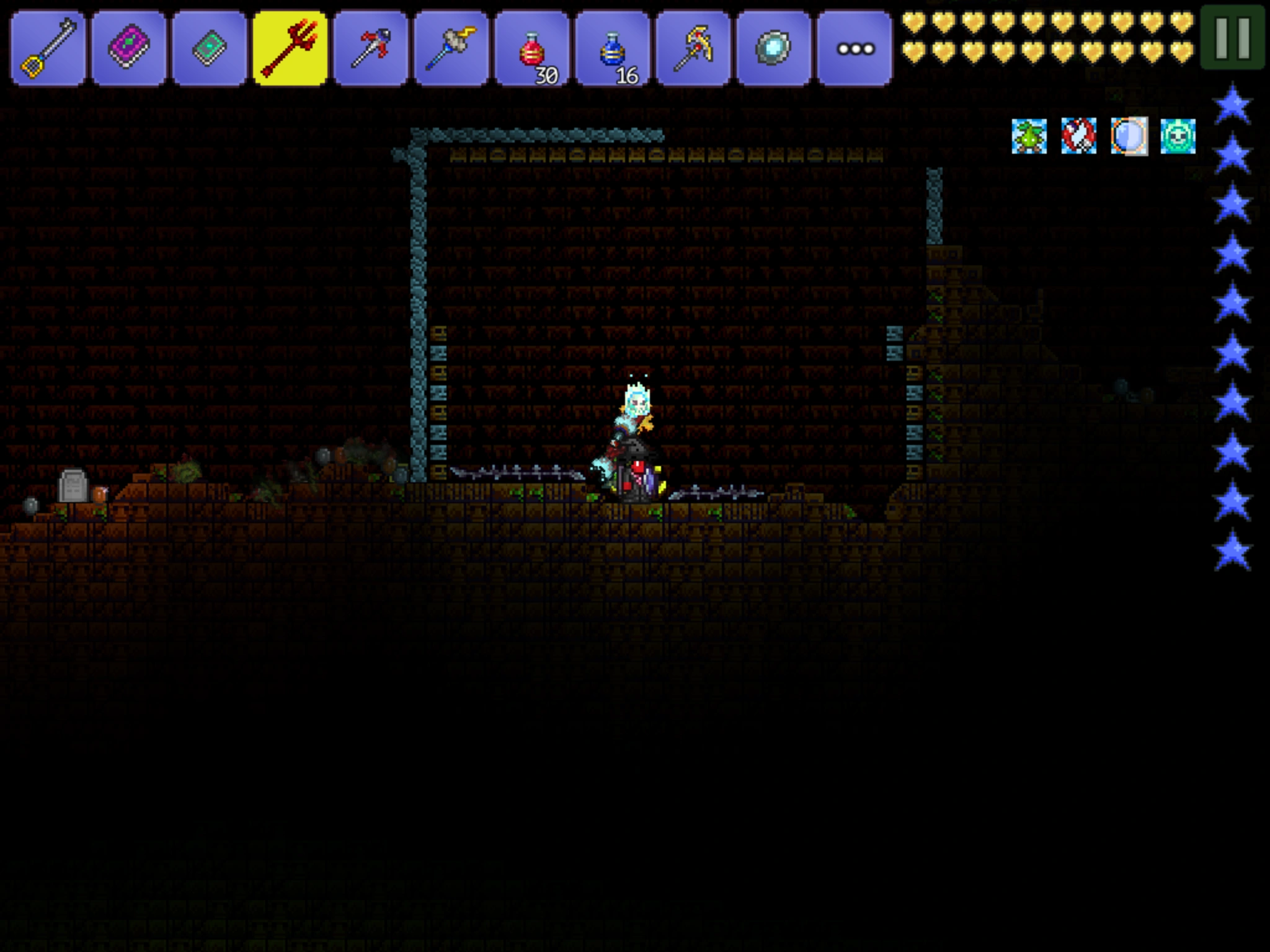
Task: Select the key-shaped sword hotbar slot
Action: [x=48, y=48]
